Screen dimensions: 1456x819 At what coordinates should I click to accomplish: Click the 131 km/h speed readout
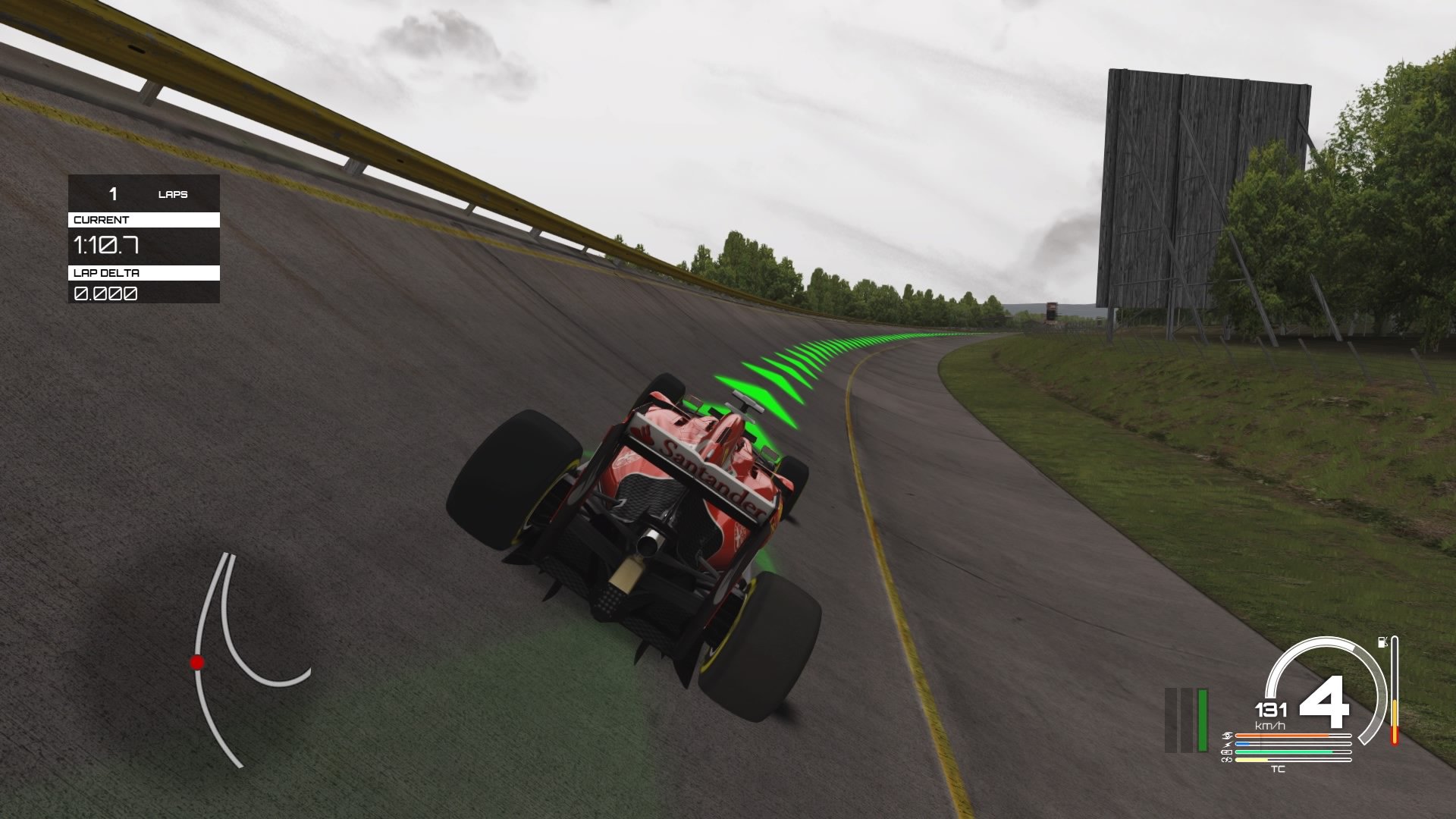tap(1271, 711)
